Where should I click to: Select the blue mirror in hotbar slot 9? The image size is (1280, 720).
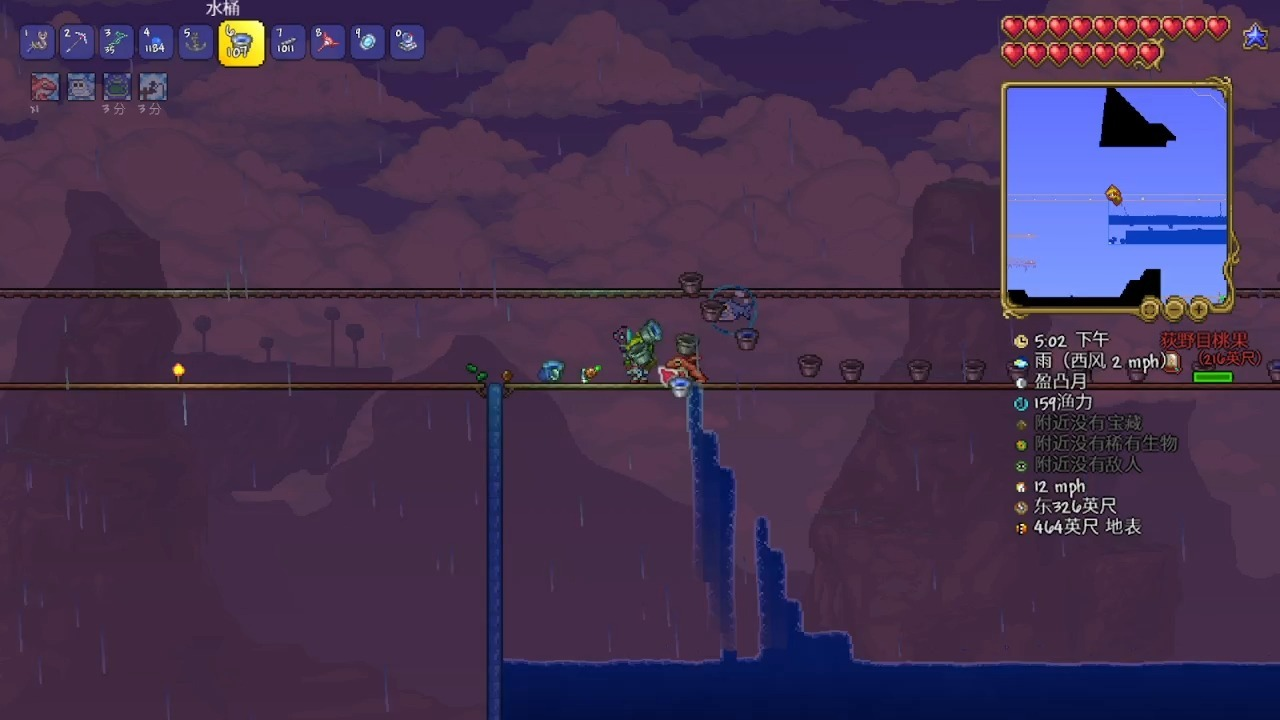(x=367, y=42)
